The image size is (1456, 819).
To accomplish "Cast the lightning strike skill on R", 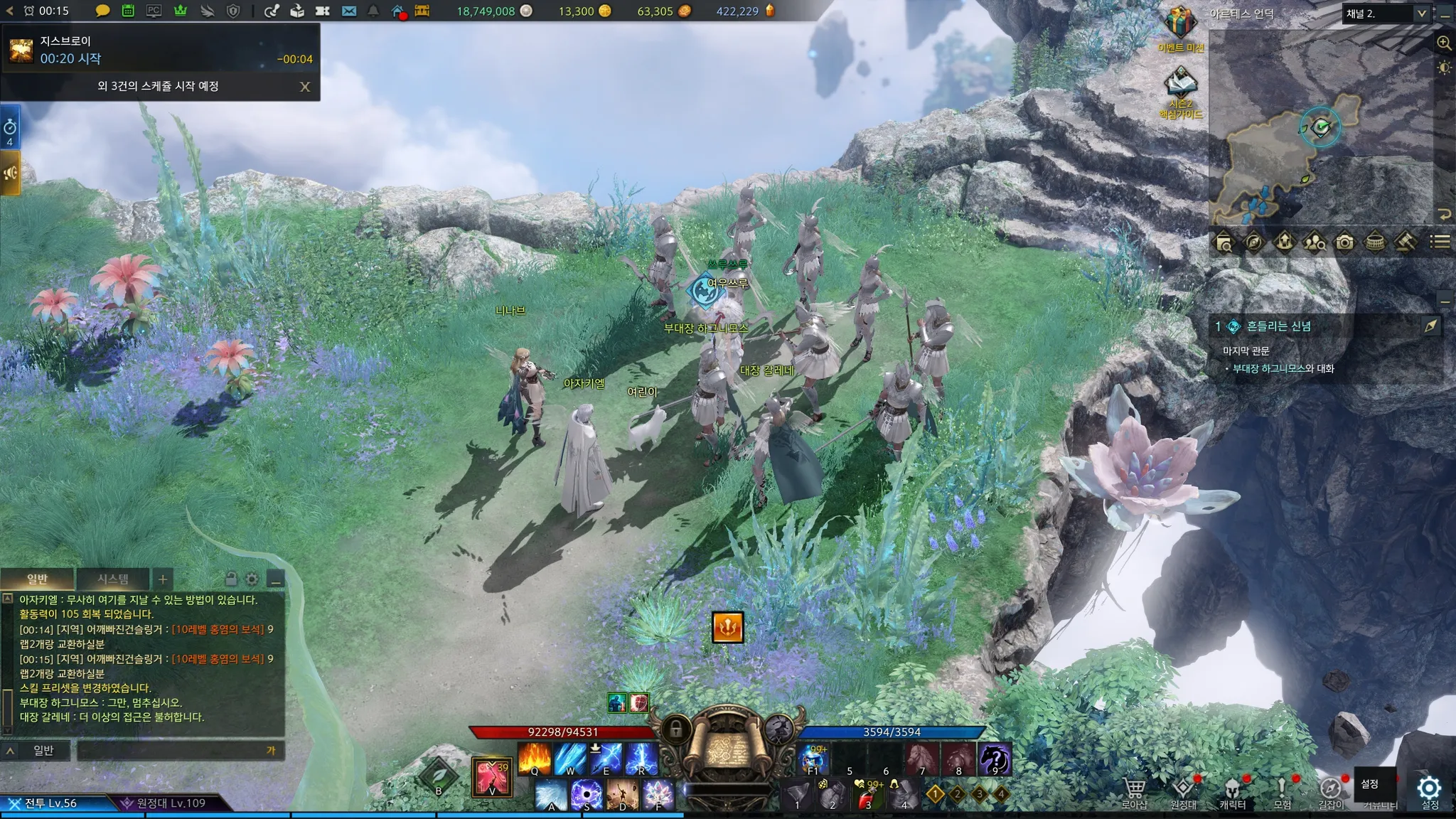I will pyautogui.click(x=641, y=758).
